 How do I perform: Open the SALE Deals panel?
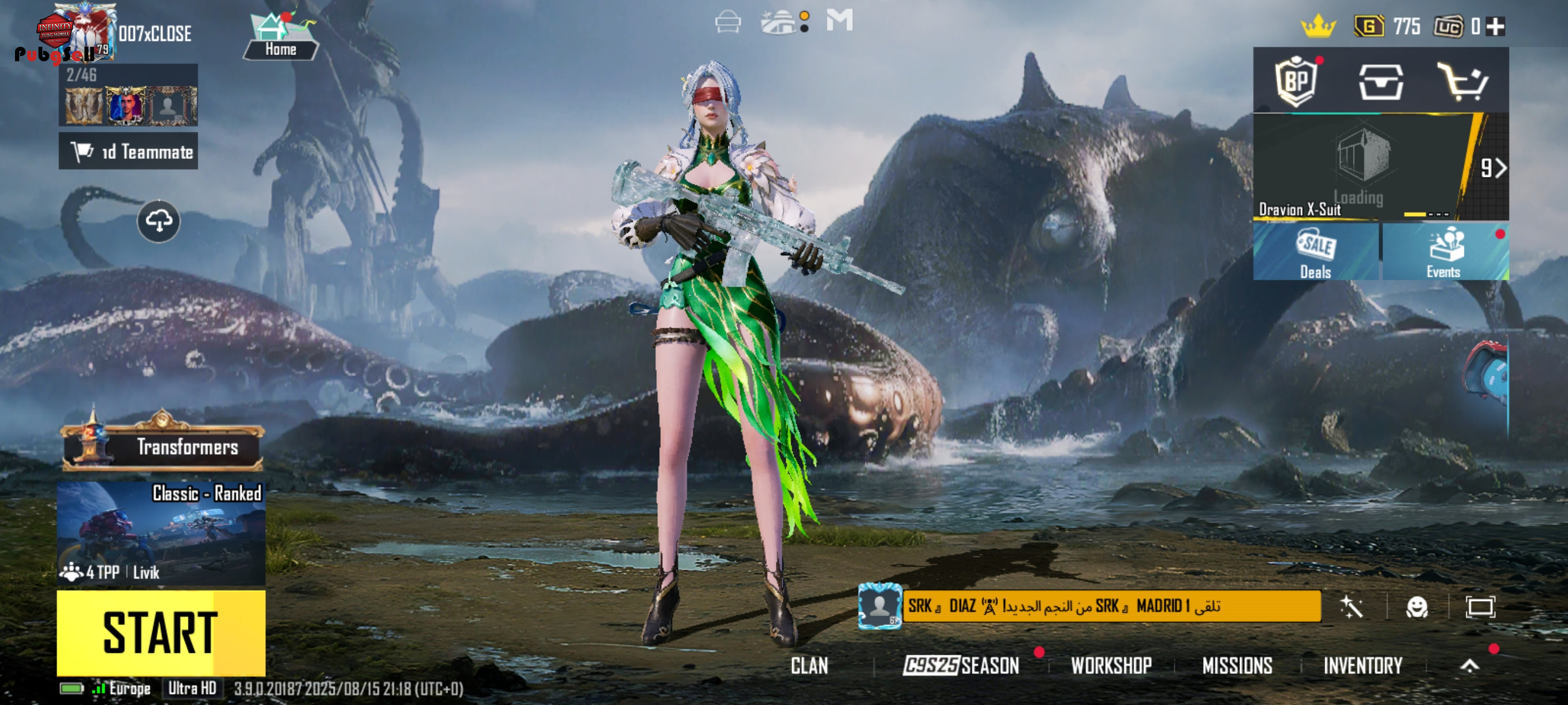tap(1315, 252)
